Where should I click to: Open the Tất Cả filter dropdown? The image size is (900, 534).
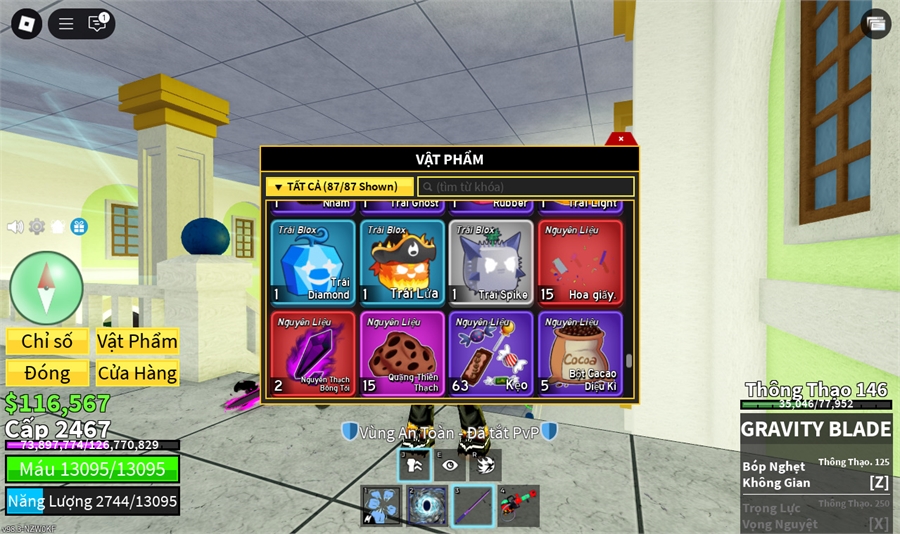click(x=339, y=187)
